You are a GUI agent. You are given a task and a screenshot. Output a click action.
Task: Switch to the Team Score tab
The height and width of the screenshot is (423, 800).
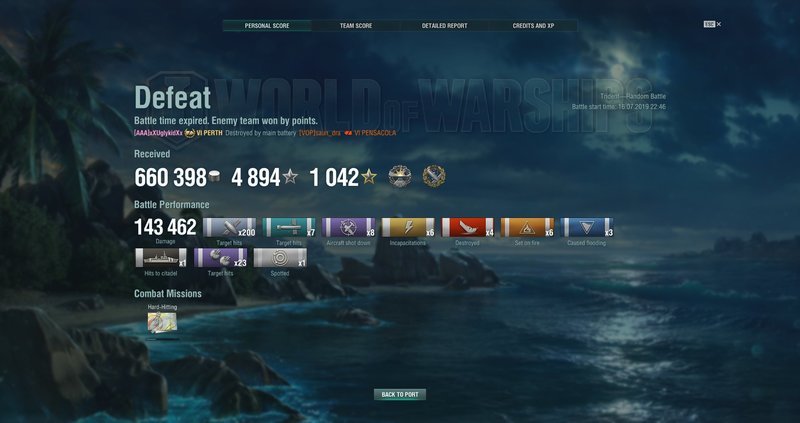point(356,25)
